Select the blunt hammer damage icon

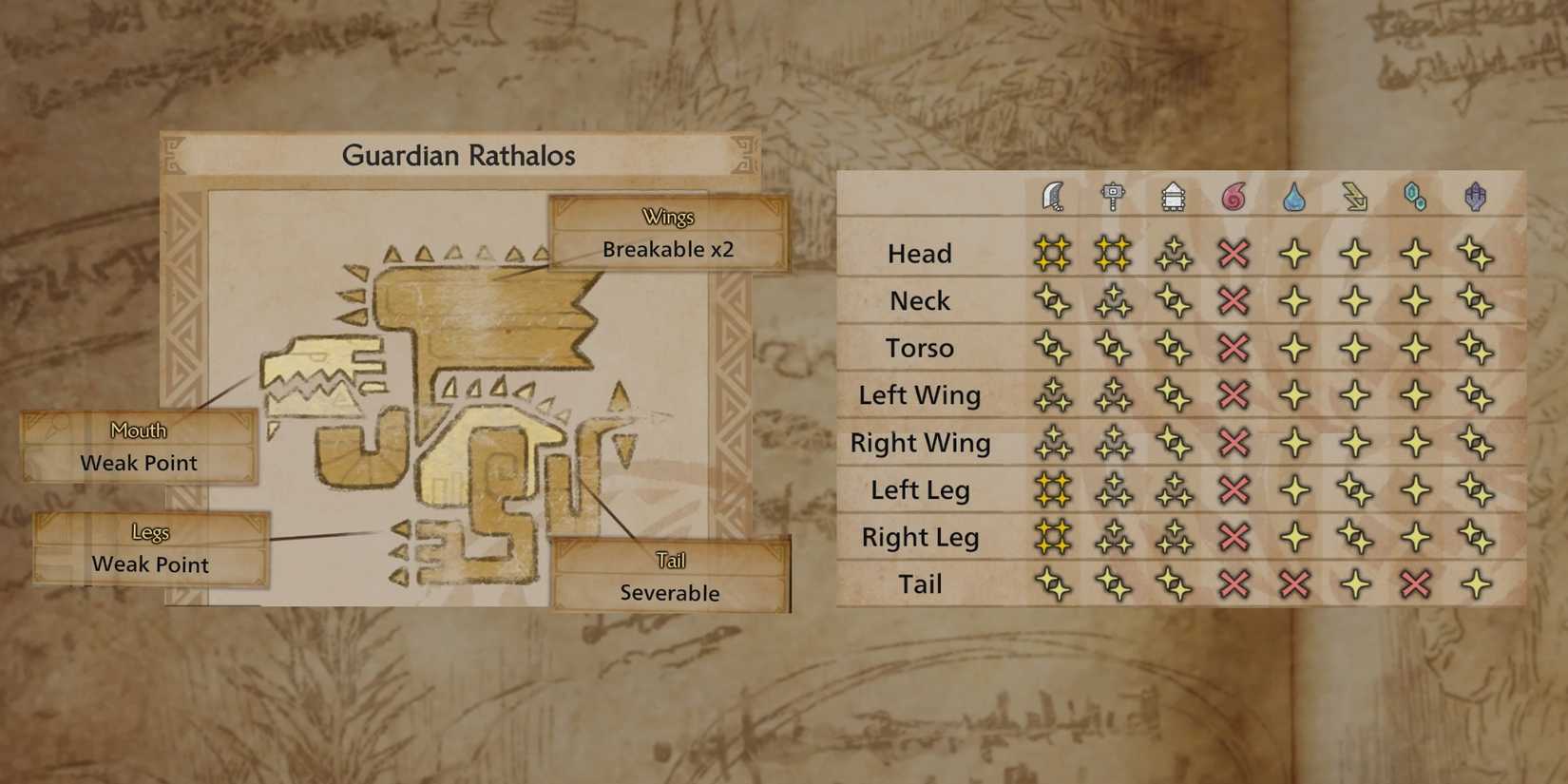coord(1113,197)
